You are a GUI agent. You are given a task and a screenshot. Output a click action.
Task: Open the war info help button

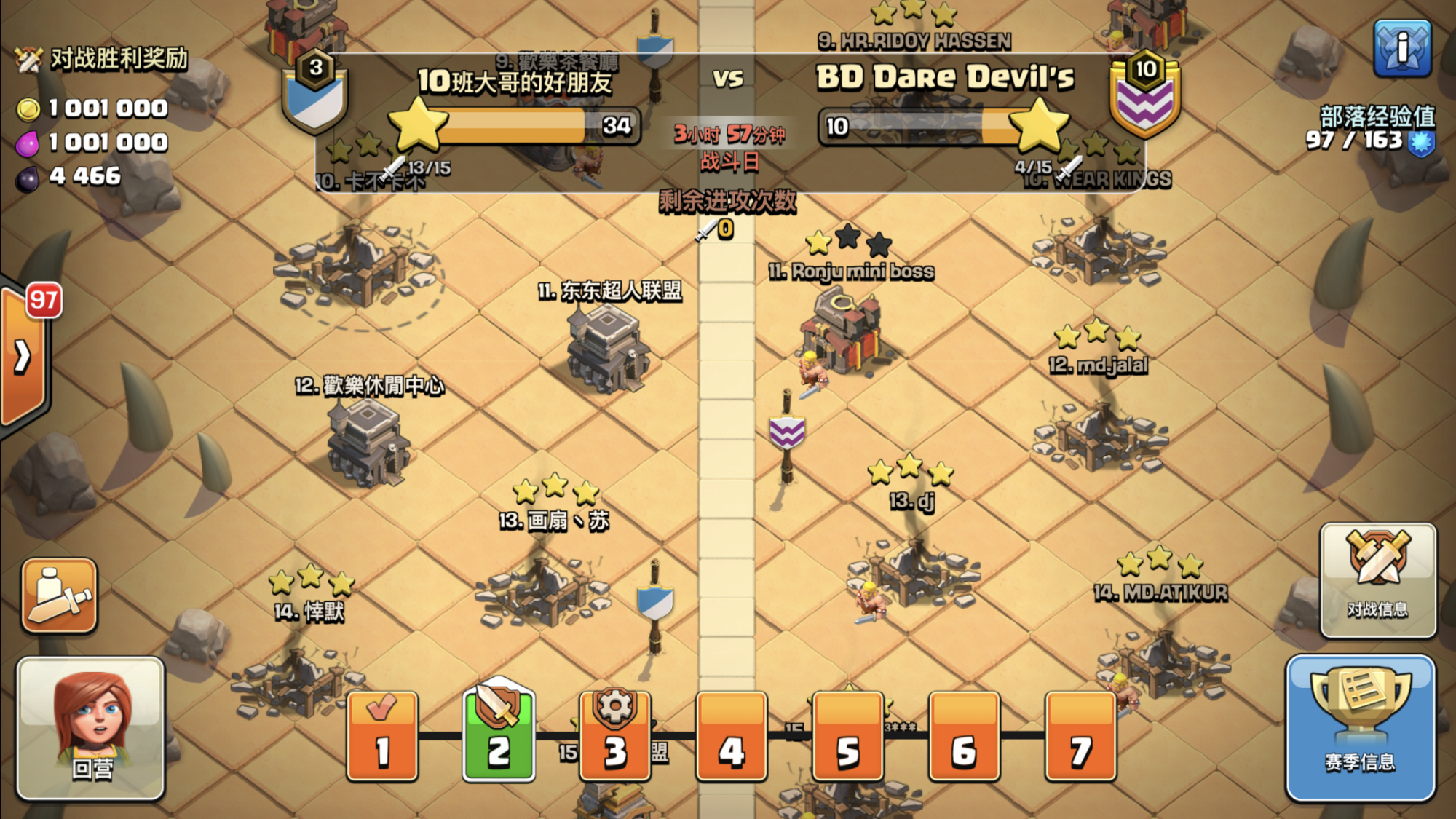[x=1402, y=48]
